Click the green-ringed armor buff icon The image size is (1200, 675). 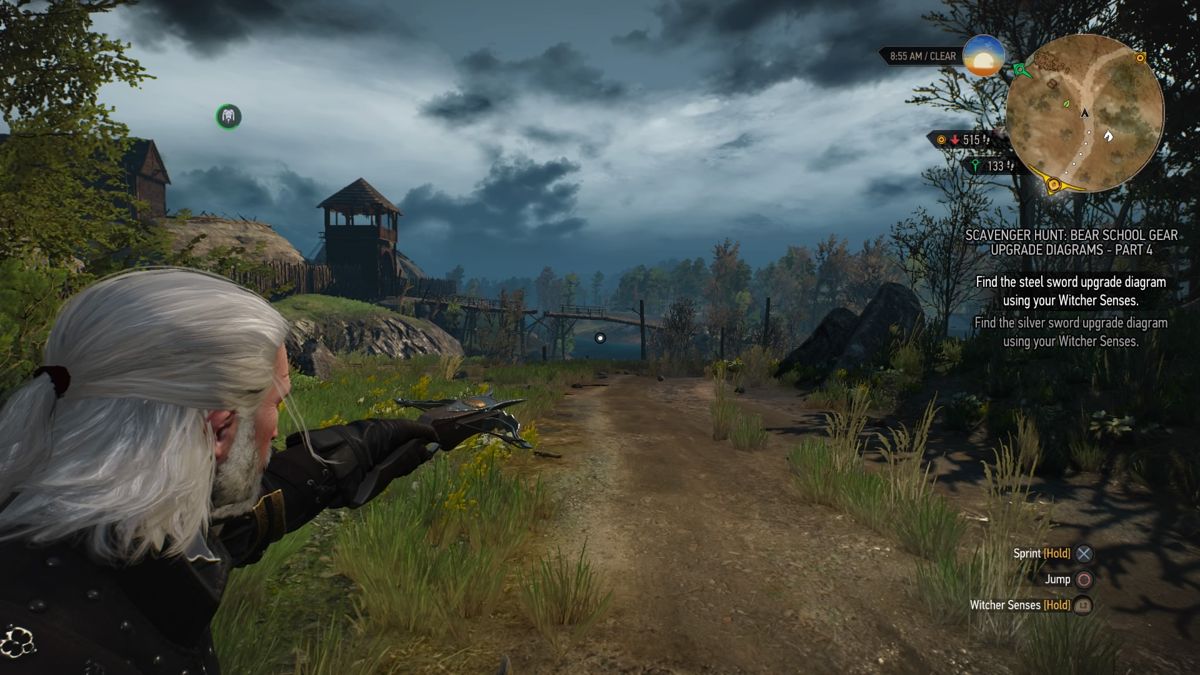coord(229,117)
